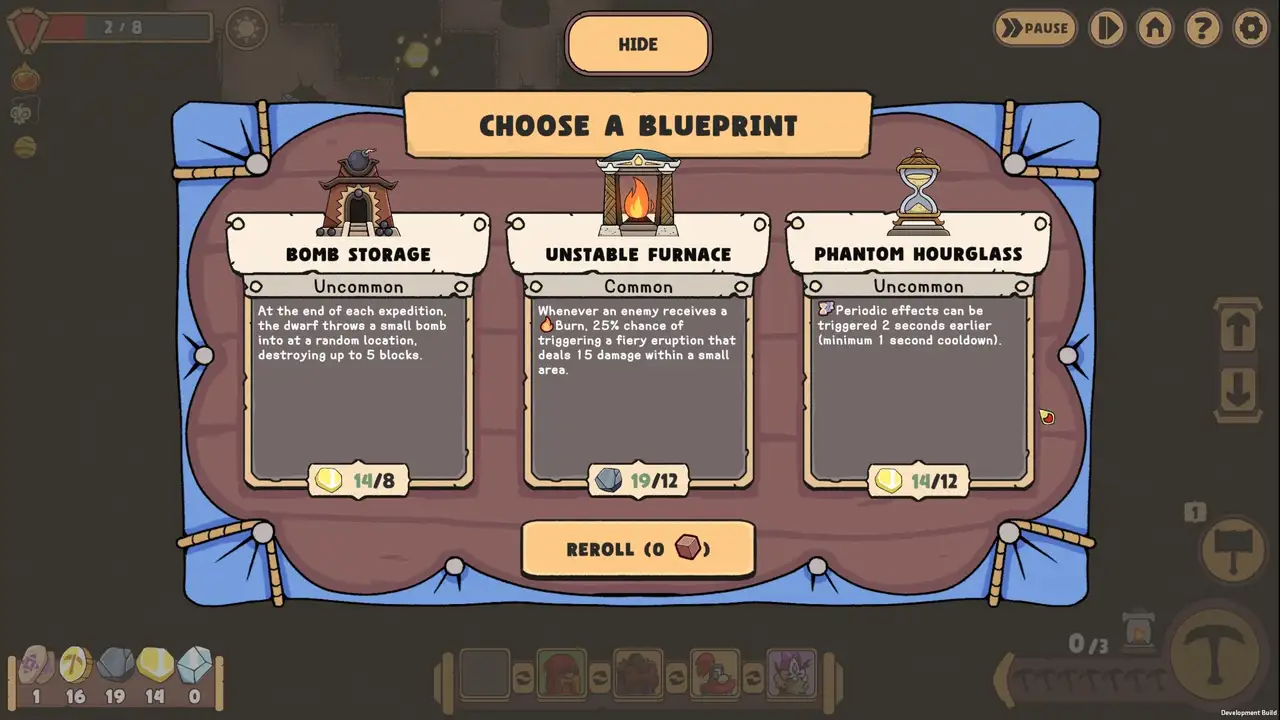The image size is (1280, 720).
Task: Open the help question mark icon
Action: (1202, 29)
